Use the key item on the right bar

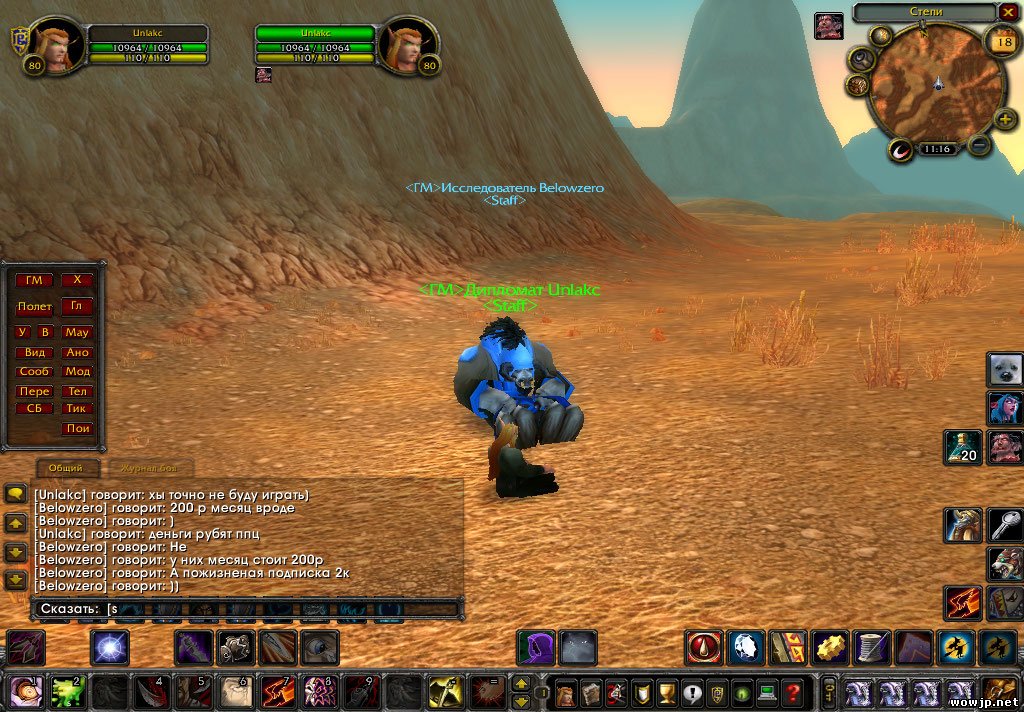(1005, 524)
